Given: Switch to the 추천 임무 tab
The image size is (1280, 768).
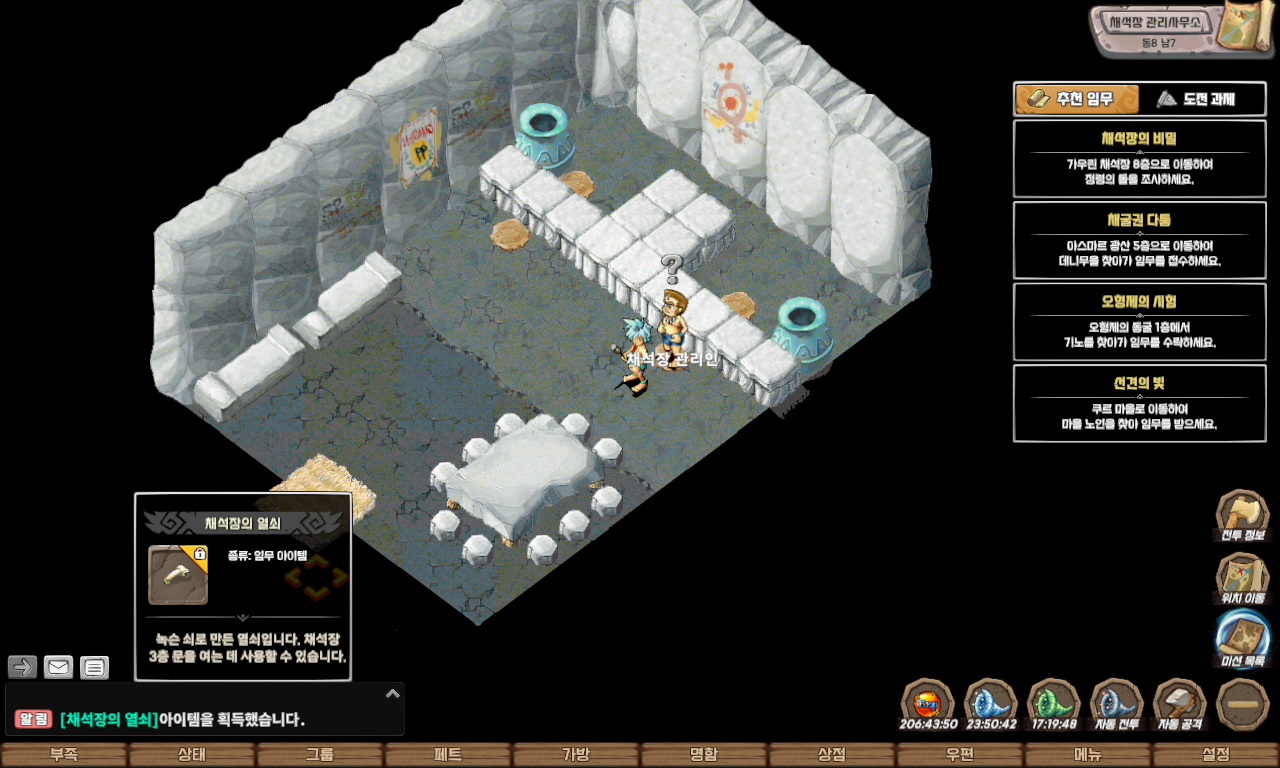Looking at the screenshot, I should (1077, 99).
